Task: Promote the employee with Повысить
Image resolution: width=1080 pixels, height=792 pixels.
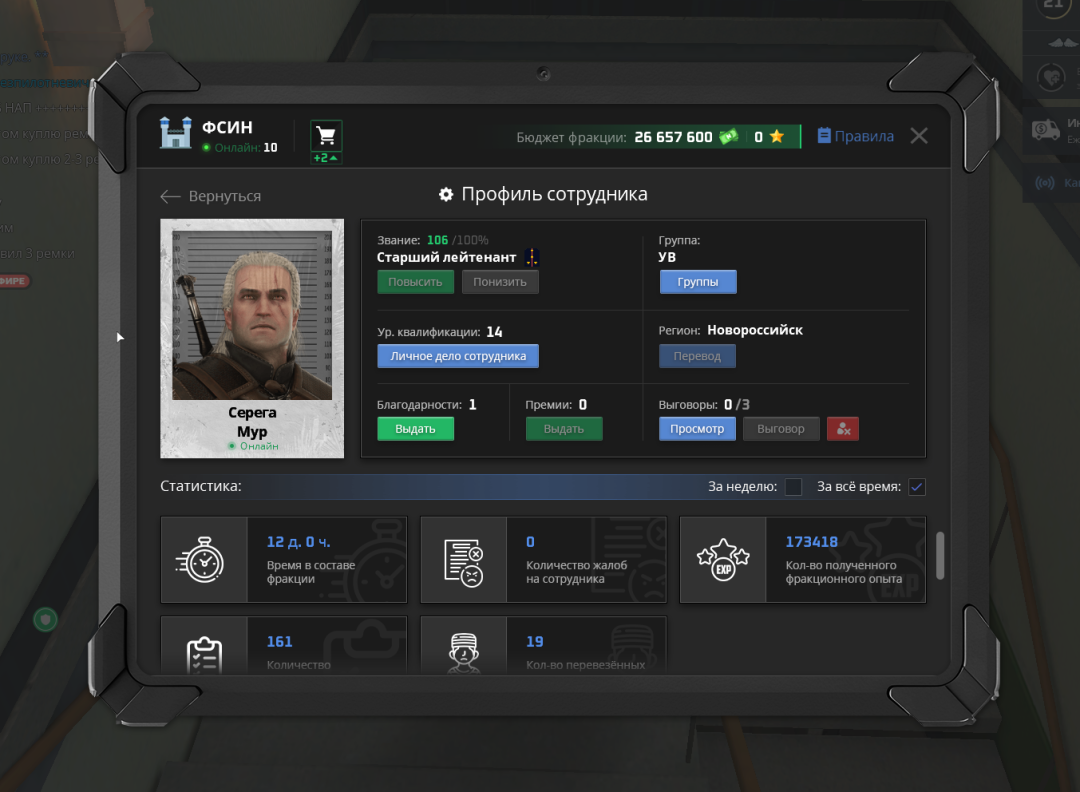Action: click(415, 282)
